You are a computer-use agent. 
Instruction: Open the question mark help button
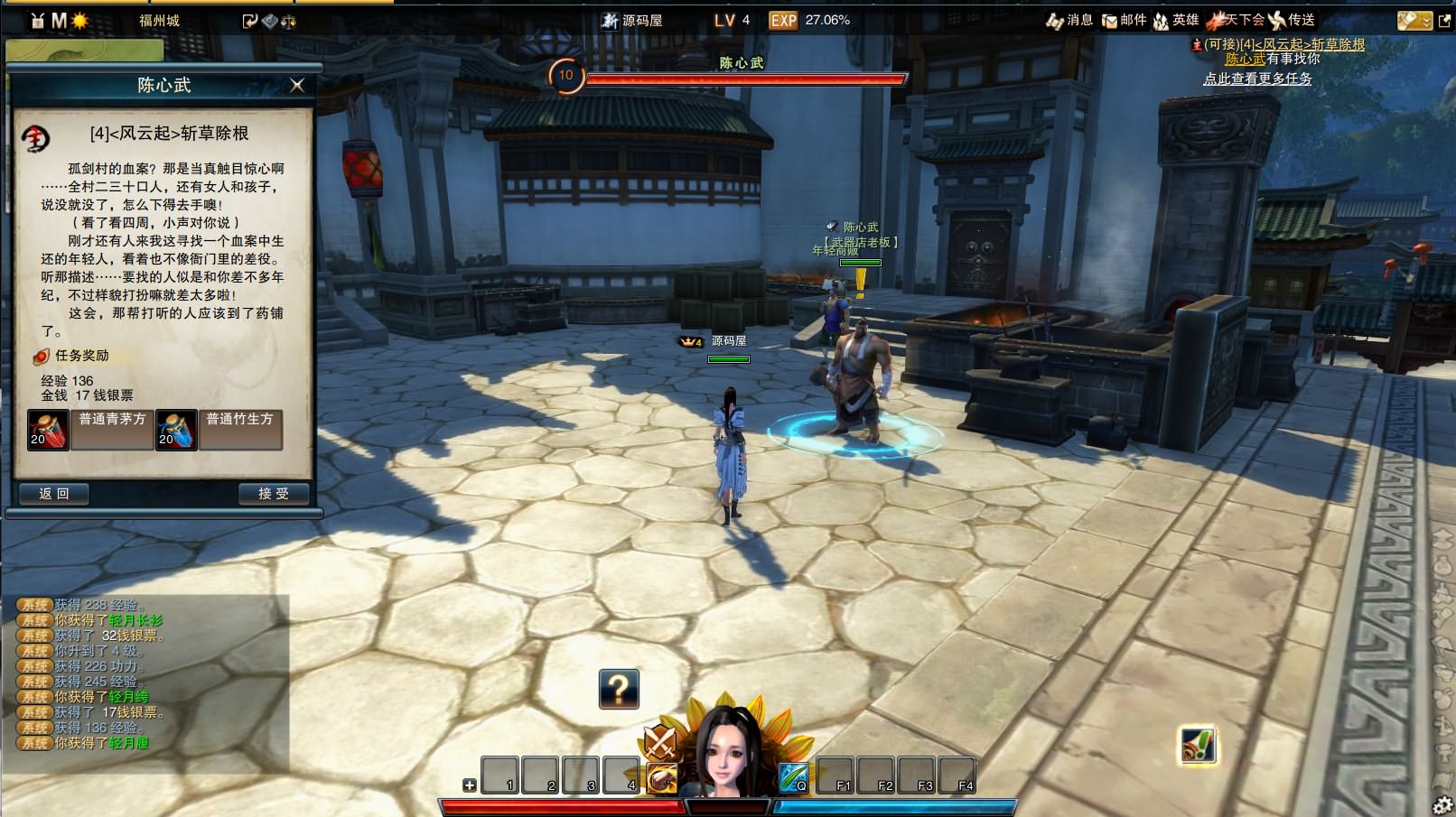coord(619,689)
